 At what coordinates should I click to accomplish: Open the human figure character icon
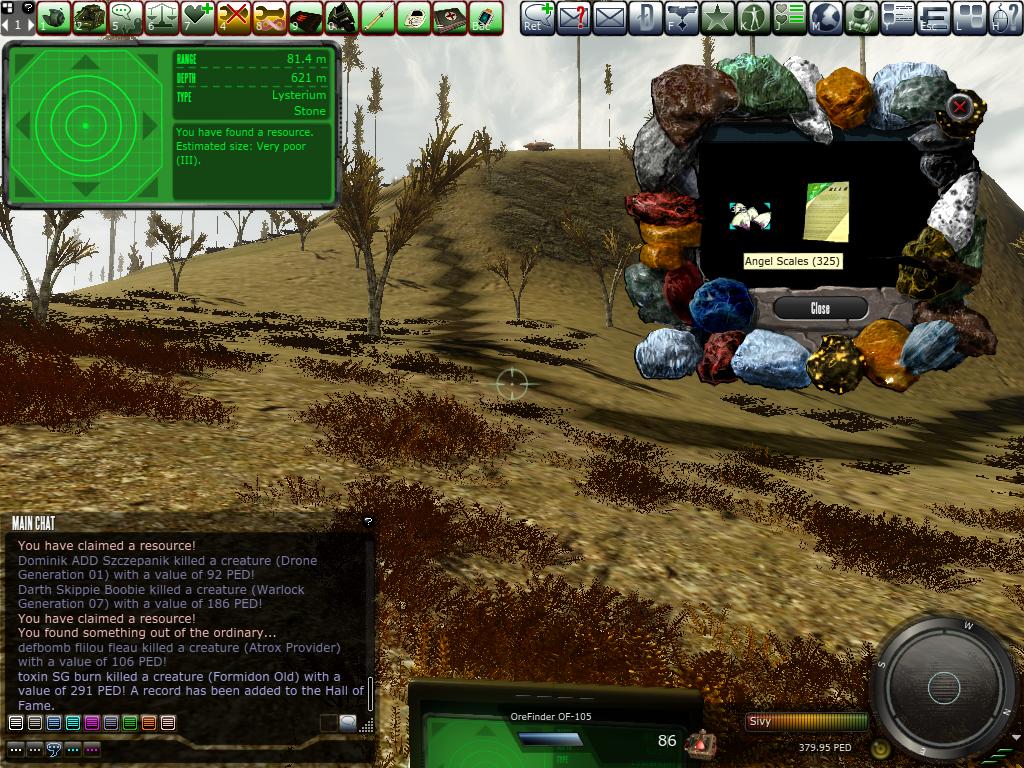pos(753,17)
